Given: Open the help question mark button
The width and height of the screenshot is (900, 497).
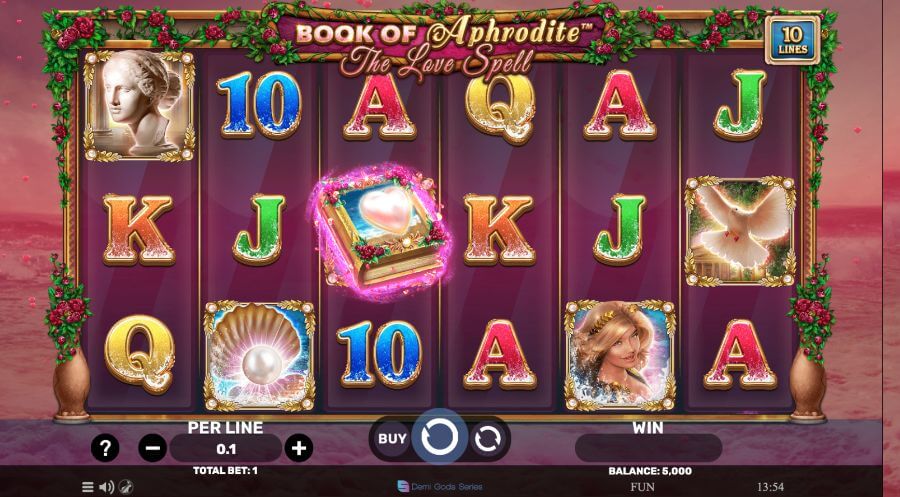Looking at the screenshot, I should pyautogui.click(x=105, y=447).
